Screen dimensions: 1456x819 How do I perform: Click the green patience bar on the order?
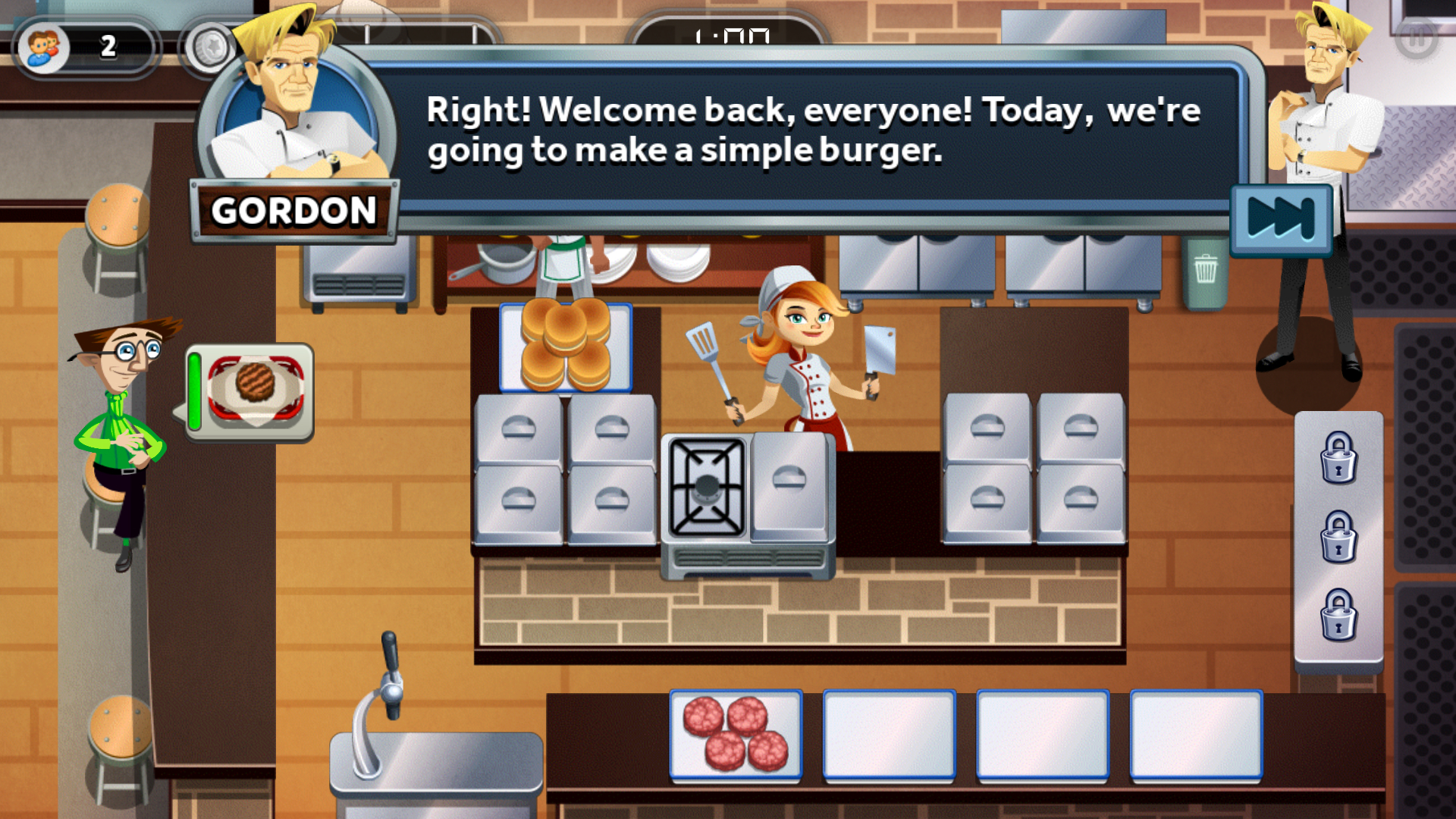tap(196, 391)
